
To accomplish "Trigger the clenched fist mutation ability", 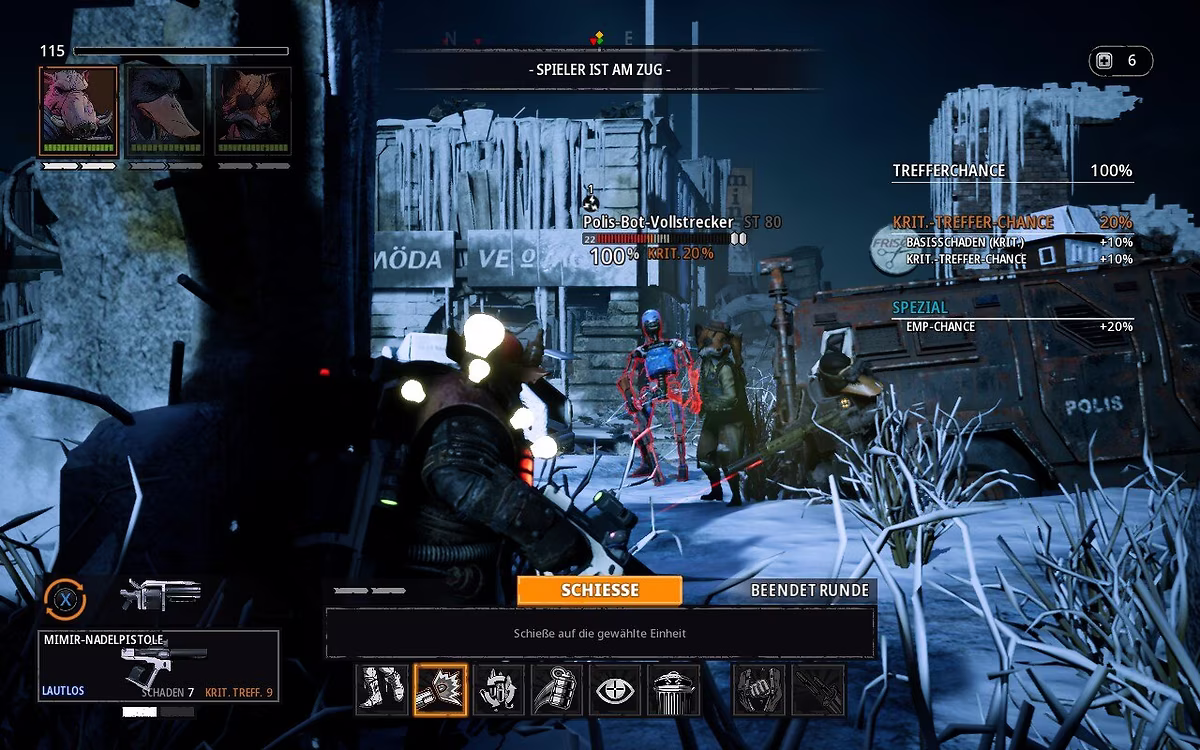I will coord(760,690).
